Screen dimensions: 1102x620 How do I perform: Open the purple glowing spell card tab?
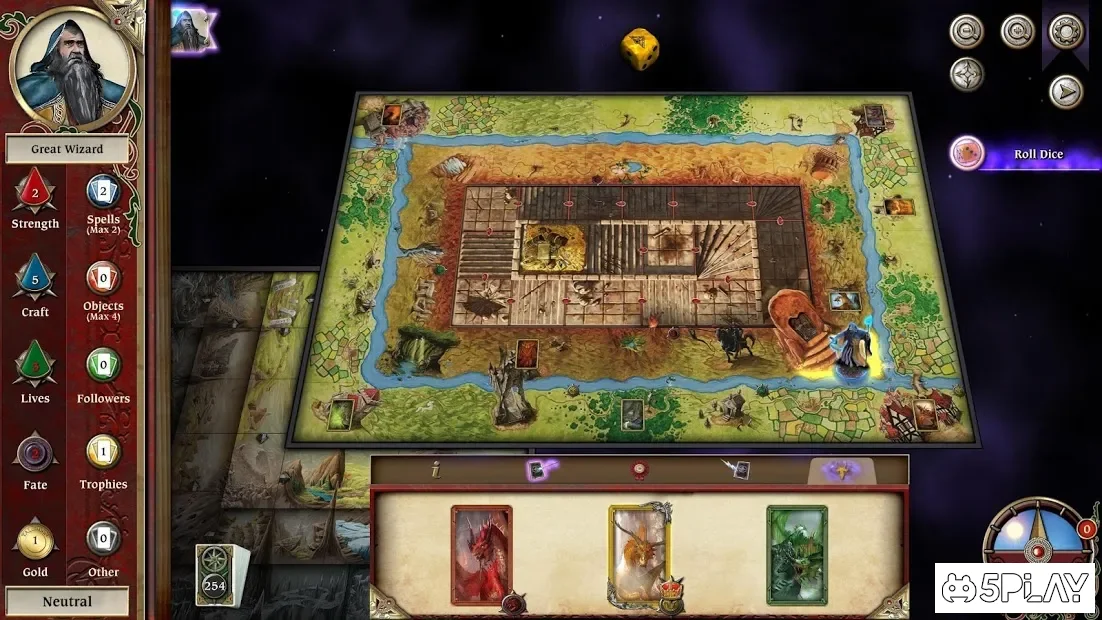[x=541, y=470]
